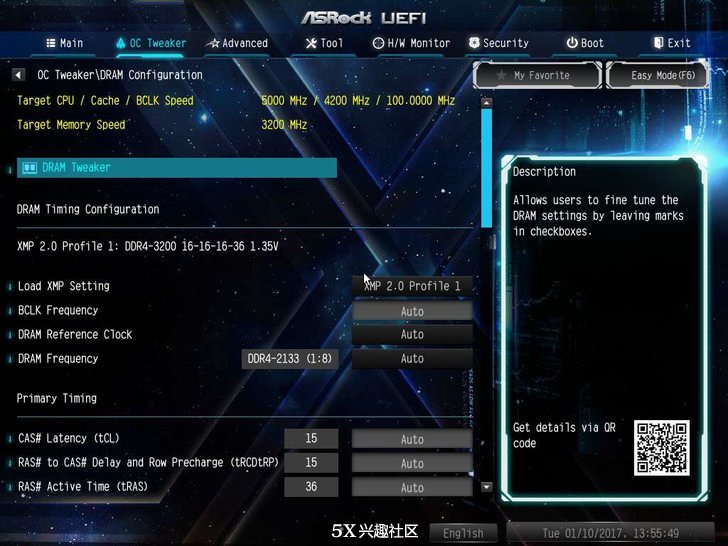Viewport: 728px width, 546px height.
Task: Set the DRAM Reference Clock option
Action: point(412,335)
